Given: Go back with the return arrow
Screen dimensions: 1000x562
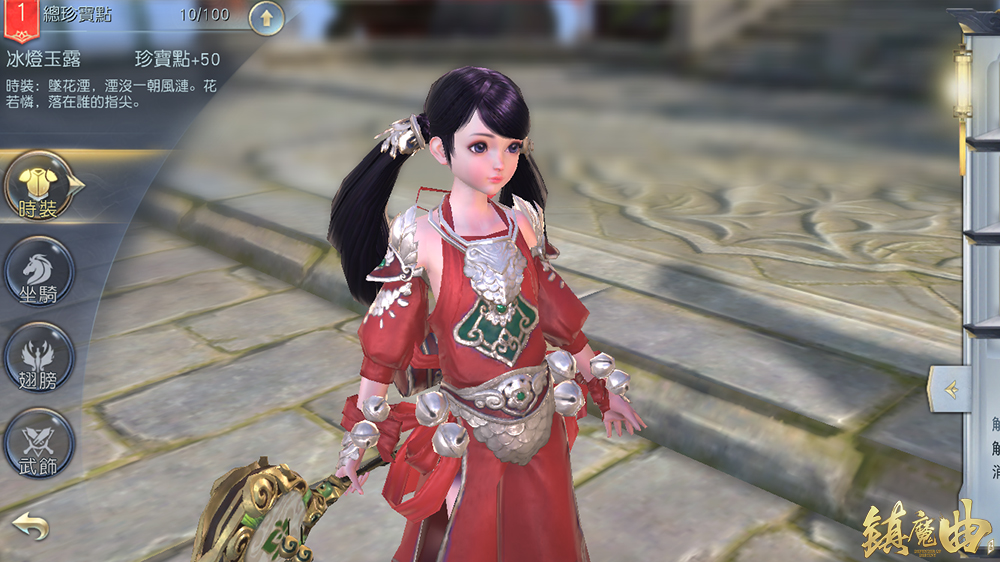Looking at the screenshot, I should click(x=30, y=526).
